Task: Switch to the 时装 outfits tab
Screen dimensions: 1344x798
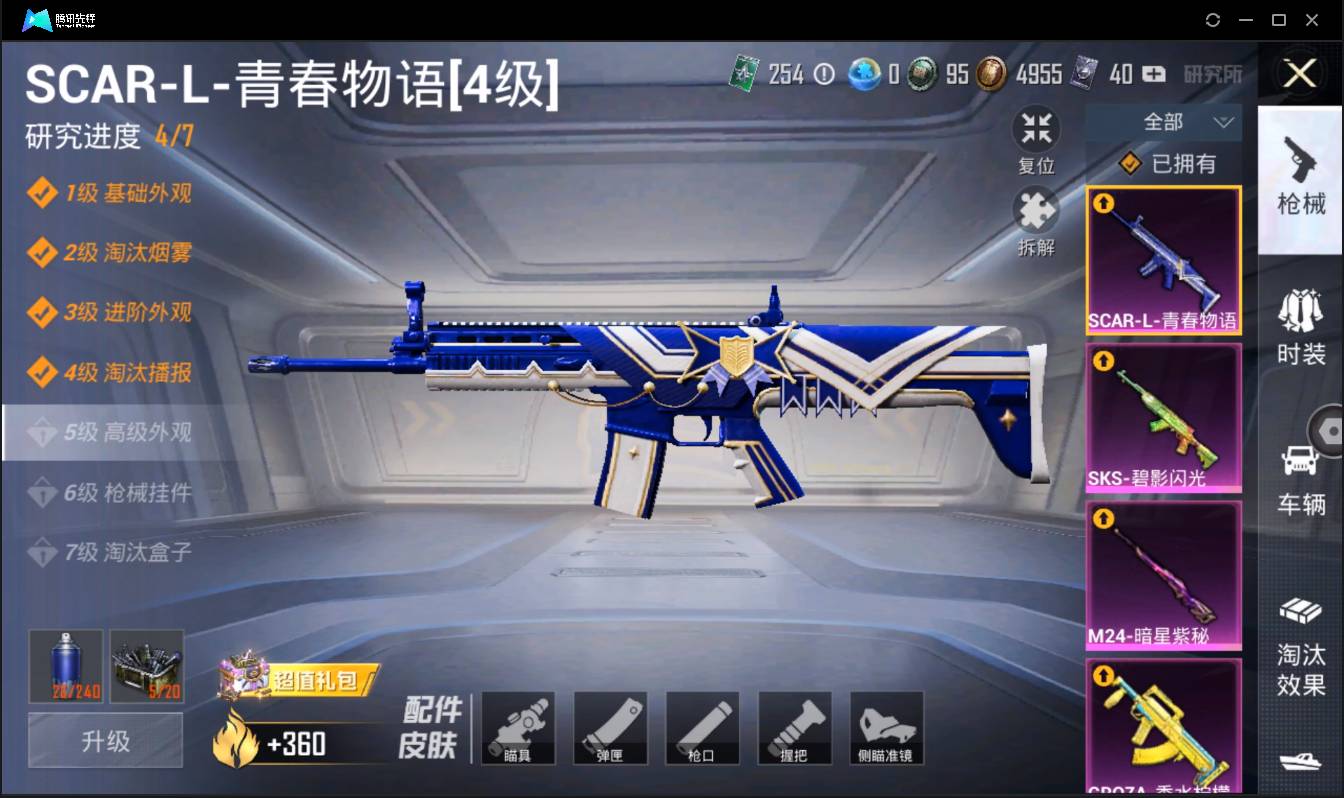Action: coord(1300,325)
